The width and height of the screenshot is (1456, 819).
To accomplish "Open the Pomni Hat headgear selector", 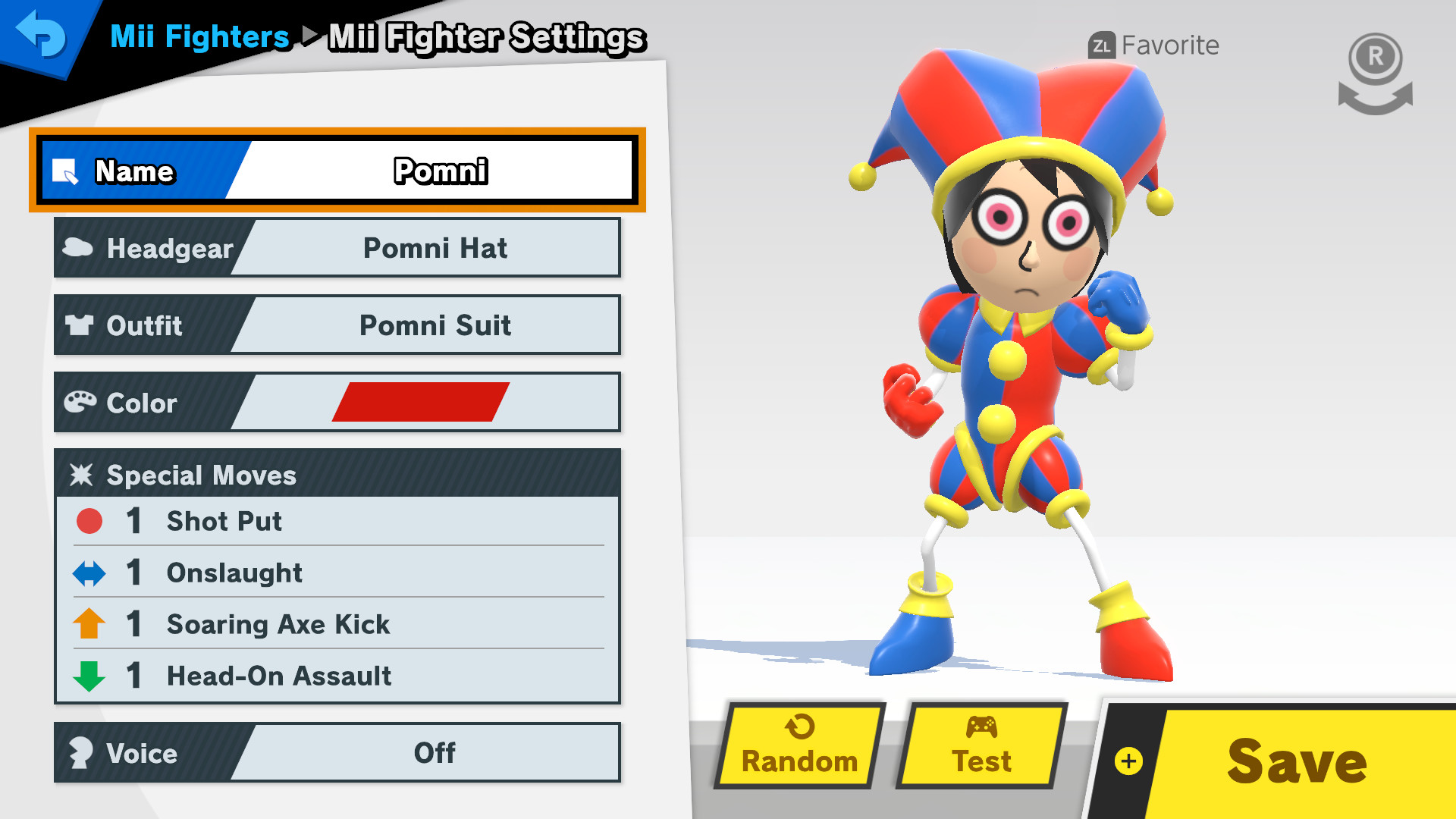I will point(434,249).
